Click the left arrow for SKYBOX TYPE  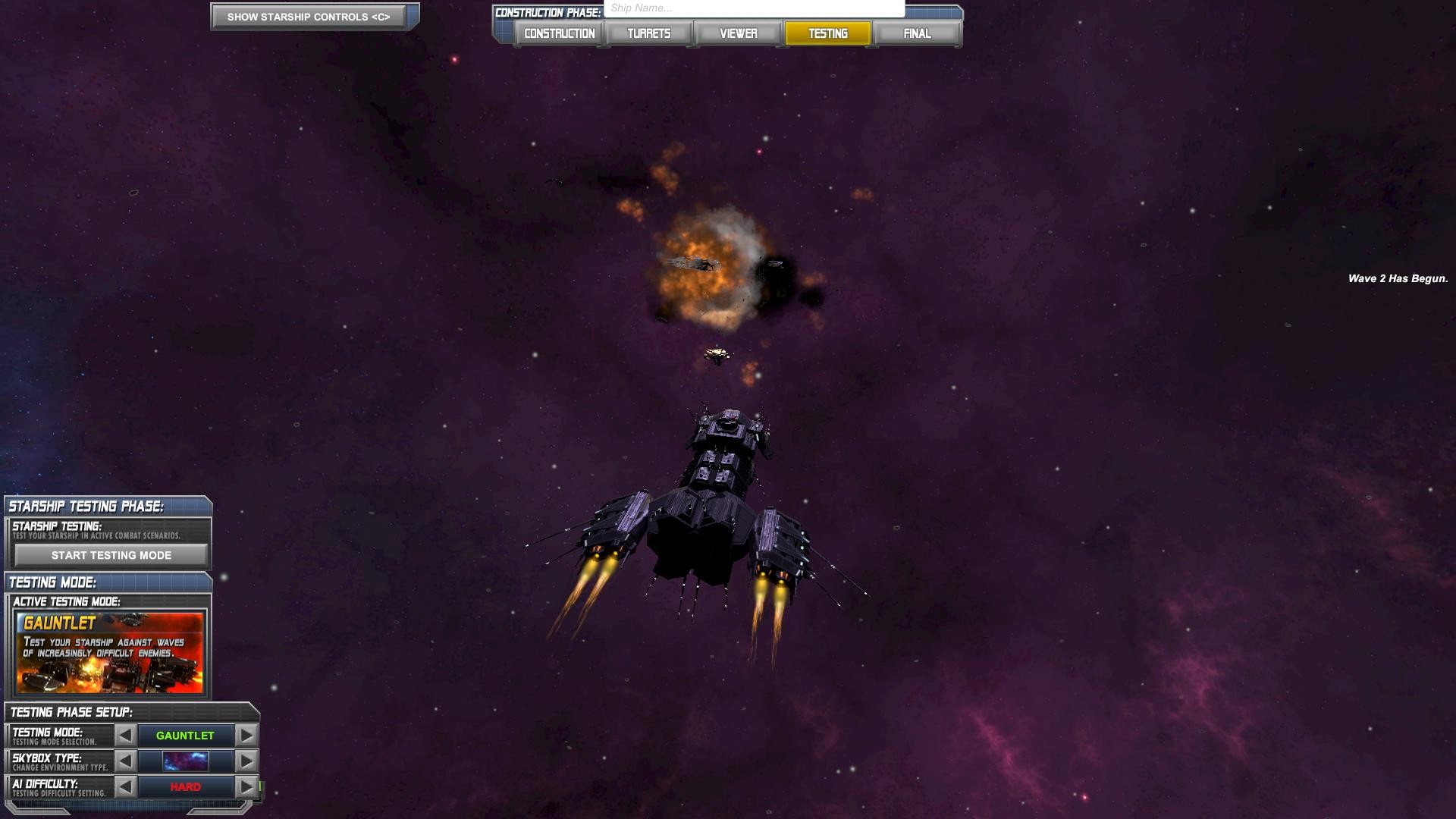(x=125, y=761)
